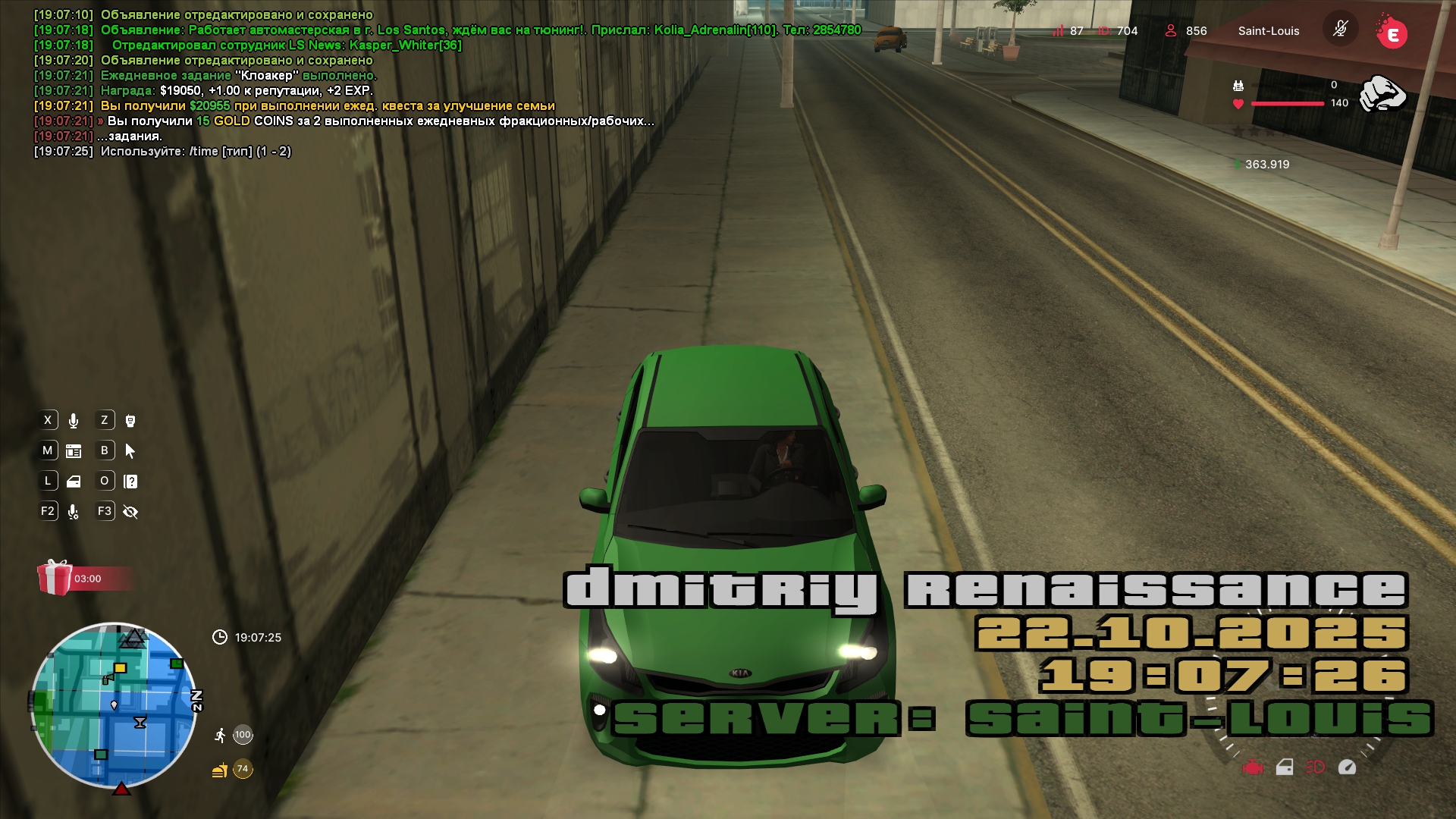Click the muted microphone icon
Screen dimensions: 1456x819
click(1340, 30)
